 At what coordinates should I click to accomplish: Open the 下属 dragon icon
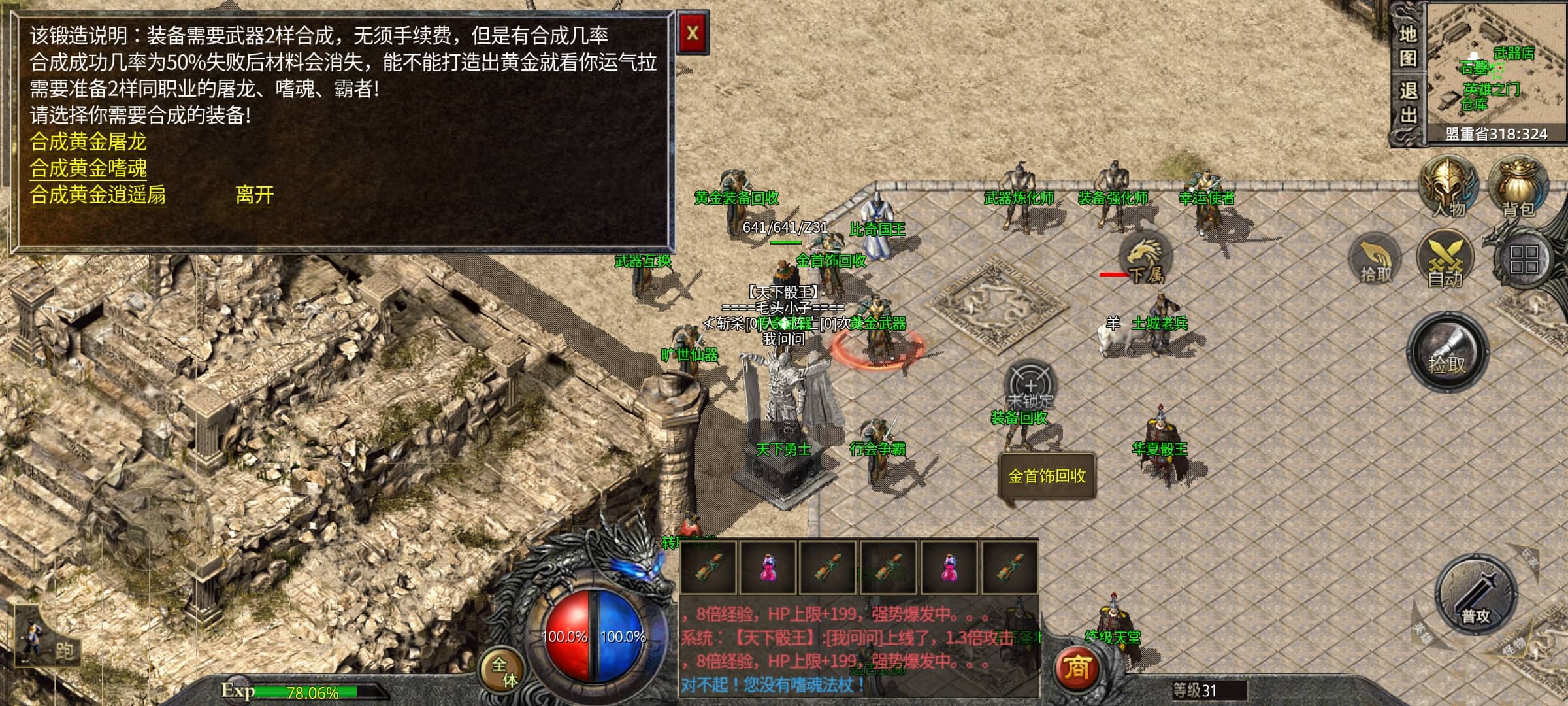click(x=1145, y=256)
